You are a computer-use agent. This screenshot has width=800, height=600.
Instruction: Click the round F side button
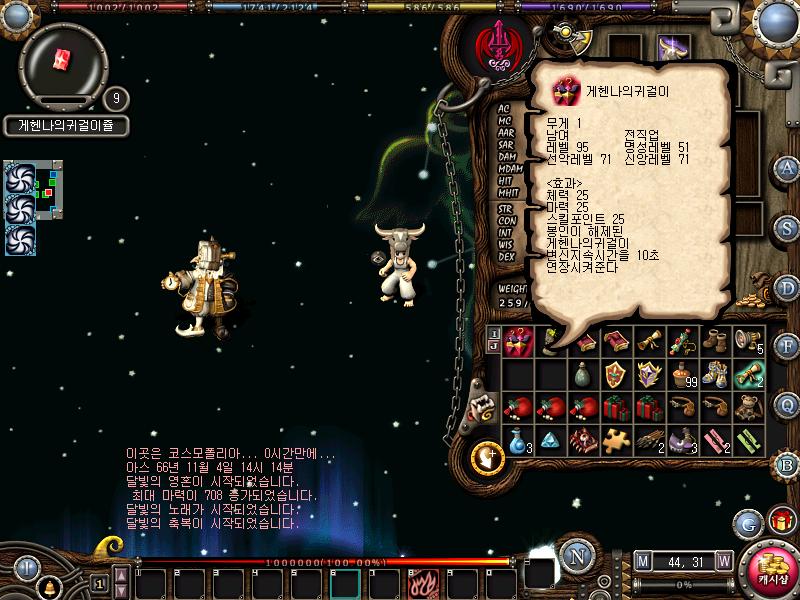tap(787, 346)
